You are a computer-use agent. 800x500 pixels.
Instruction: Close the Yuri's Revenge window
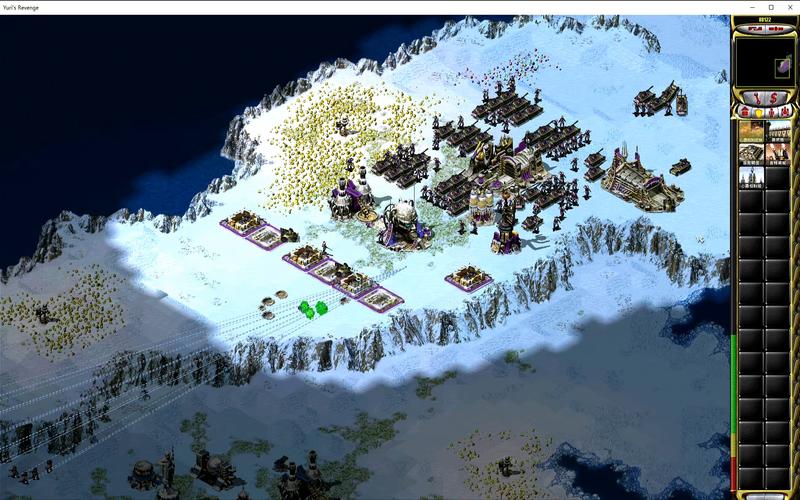(789, 7)
